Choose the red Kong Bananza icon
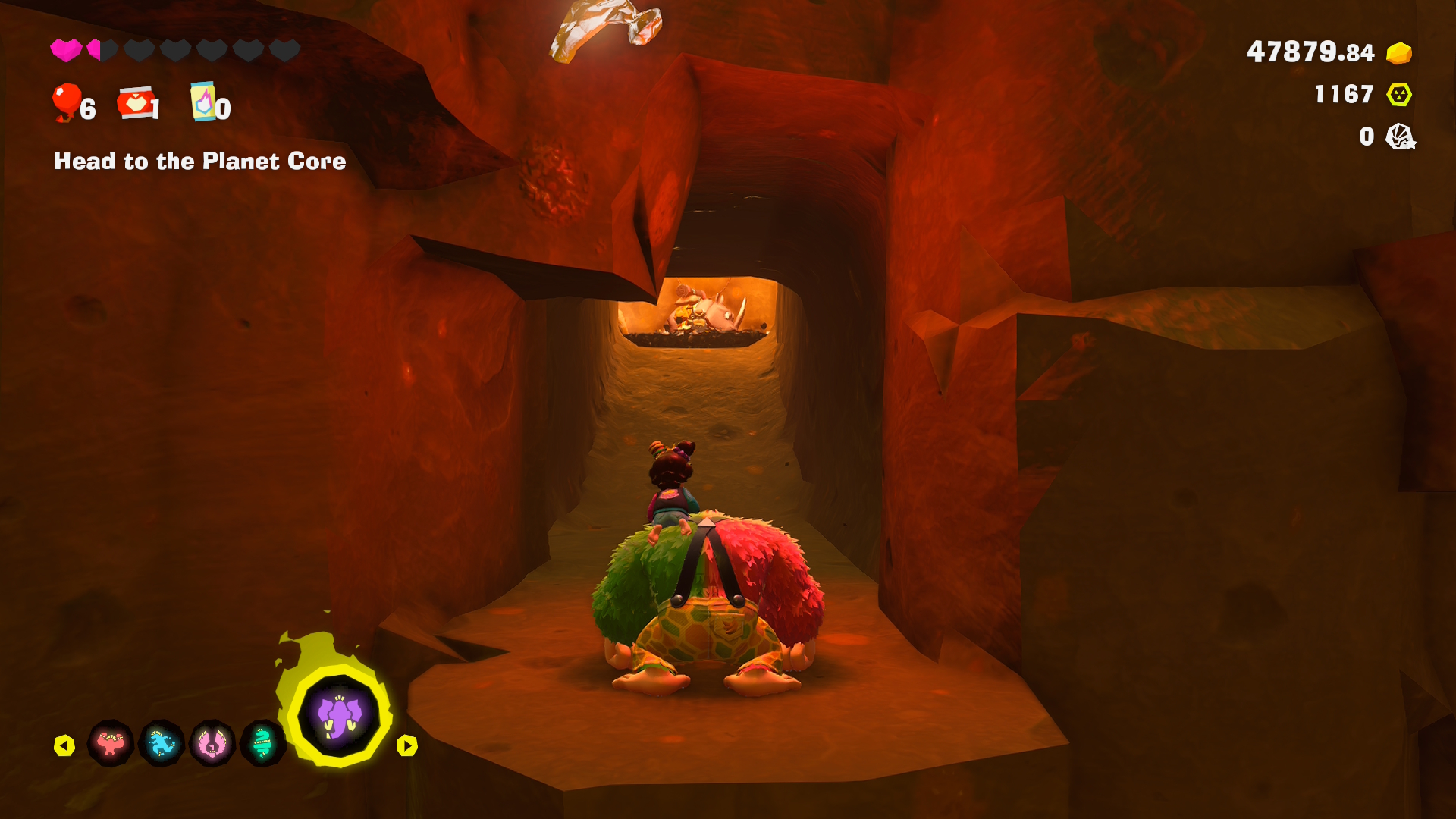The image size is (1456, 819). [111, 744]
